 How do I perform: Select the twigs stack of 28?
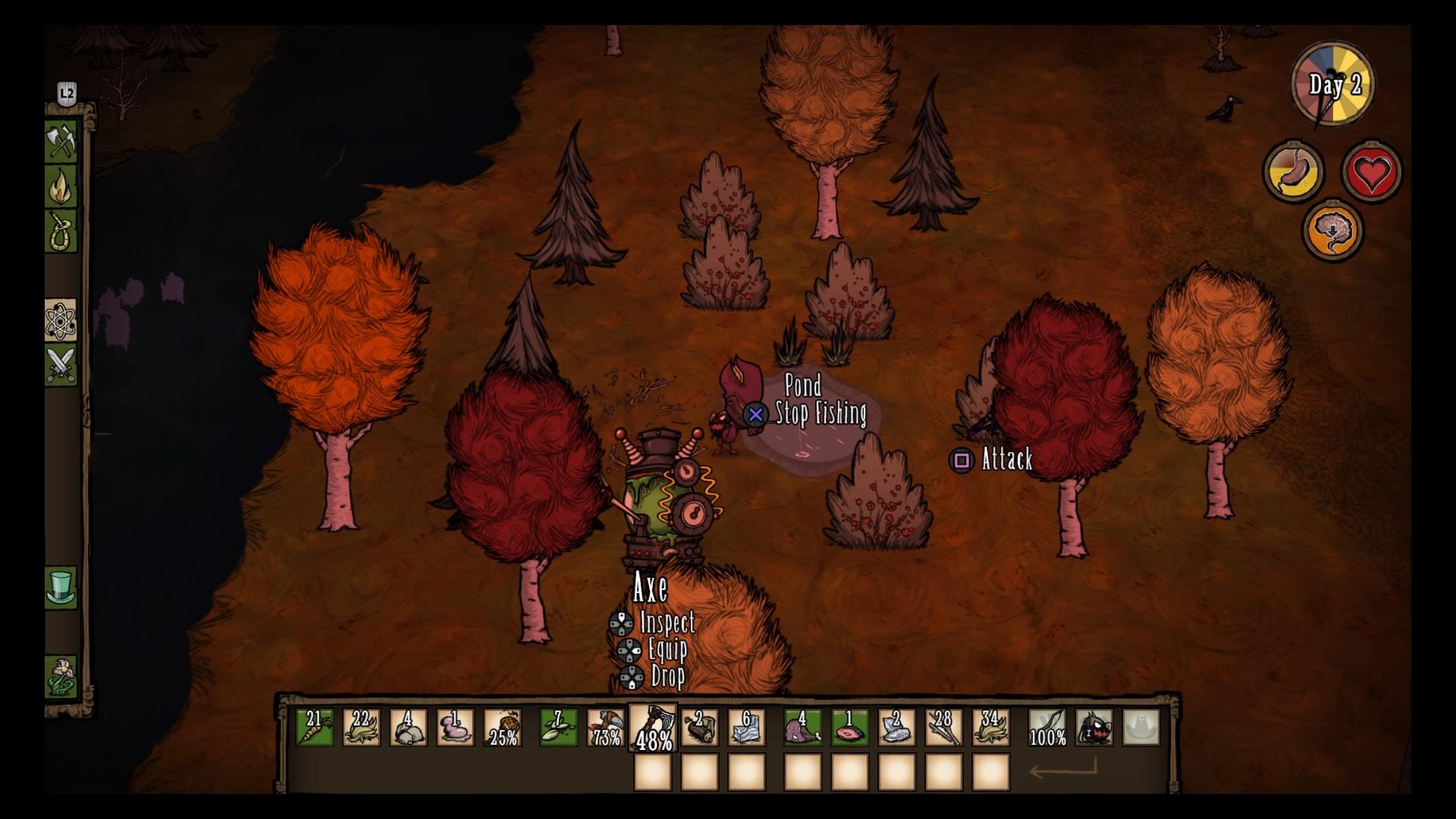(x=943, y=728)
